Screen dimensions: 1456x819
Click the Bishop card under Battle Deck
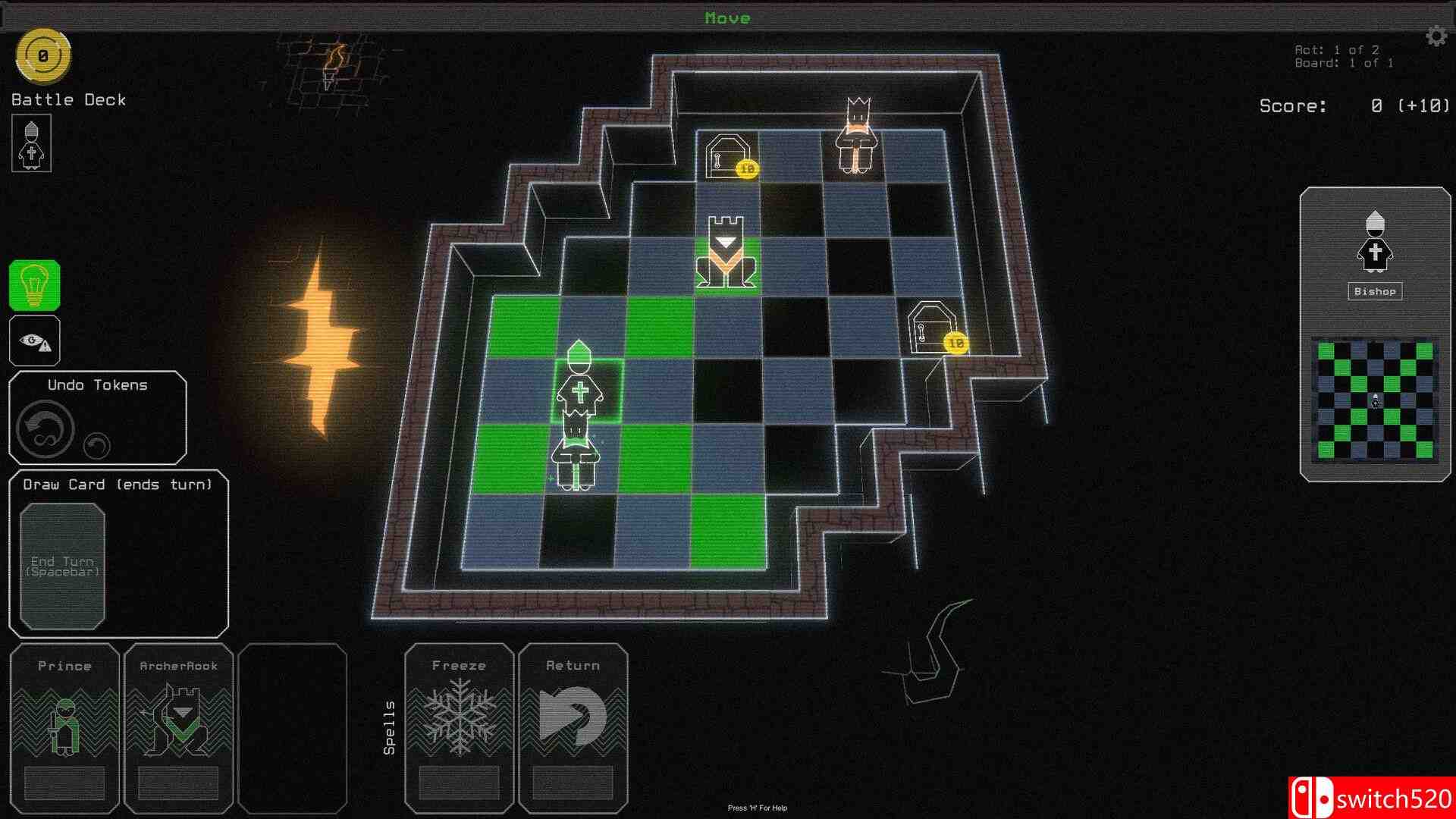click(x=31, y=143)
